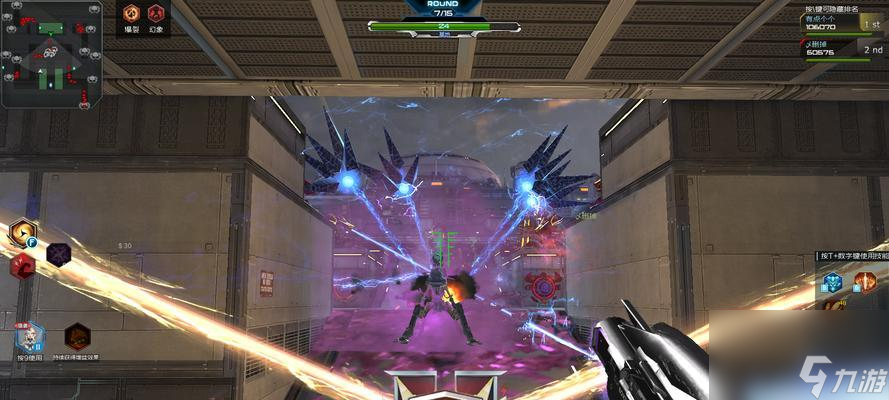Use the blue cube team skill icon
Viewport: 889px width, 400px height.
(833, 282)
